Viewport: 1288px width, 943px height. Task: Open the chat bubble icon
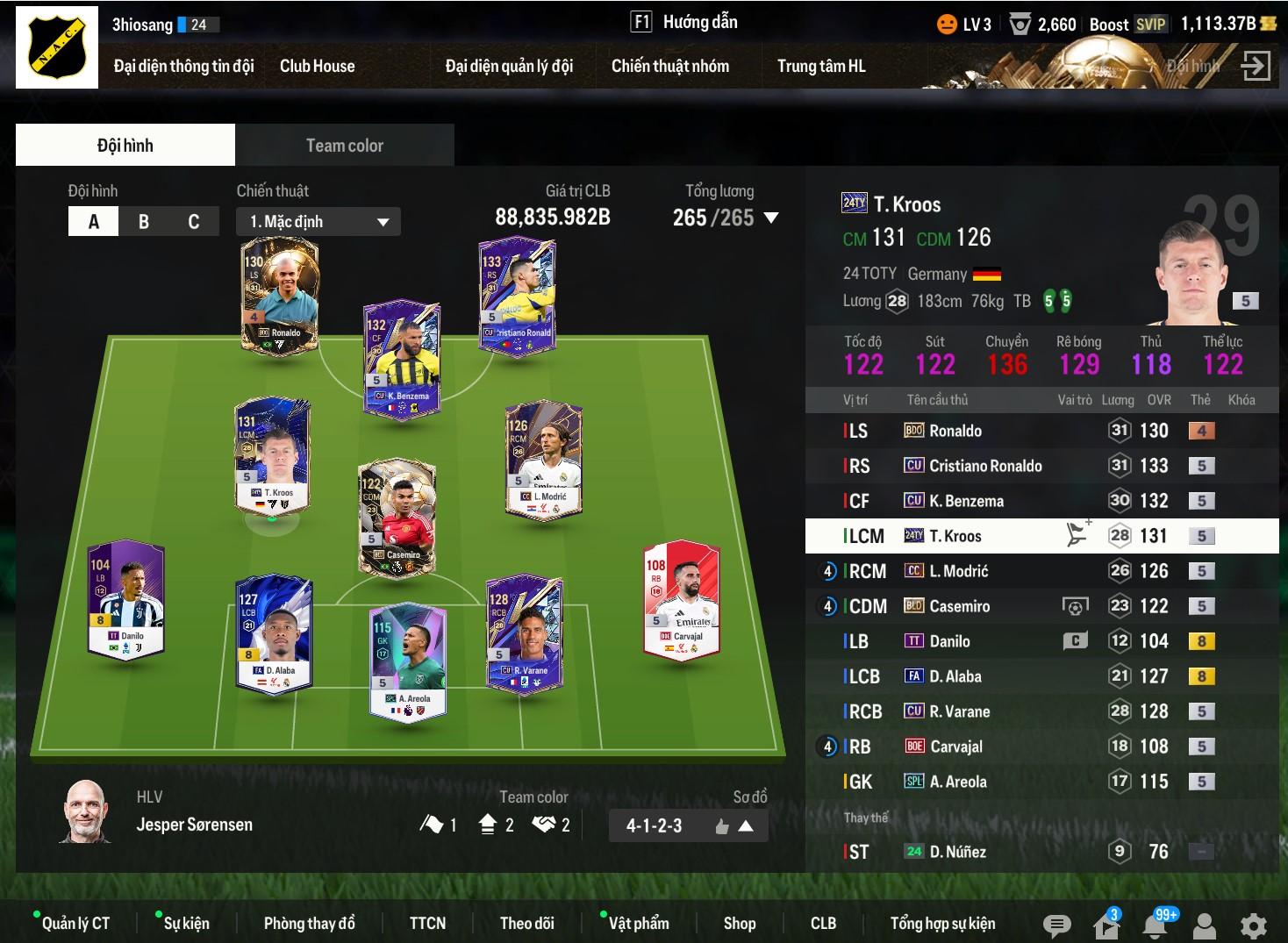1056,925
